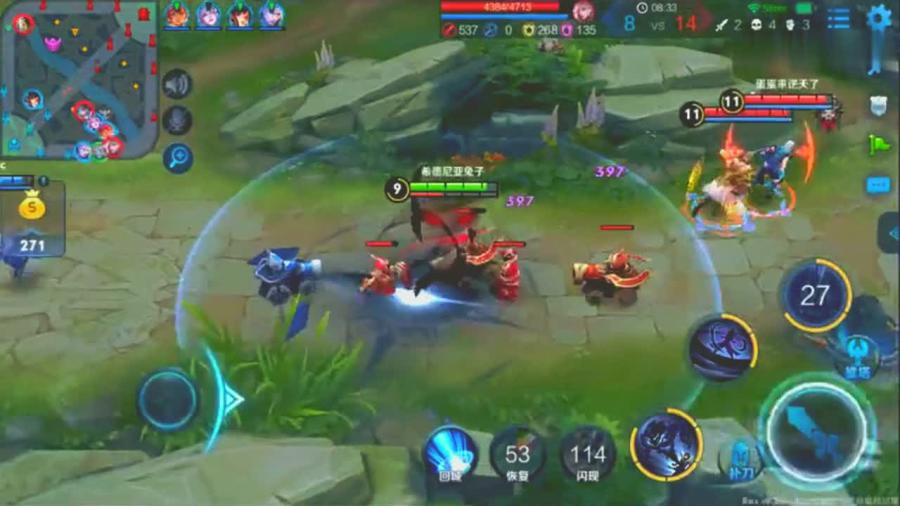The image size is (900, 506).
Task: Click the shield icon on right edge
Action: click(x=879, y=105)
